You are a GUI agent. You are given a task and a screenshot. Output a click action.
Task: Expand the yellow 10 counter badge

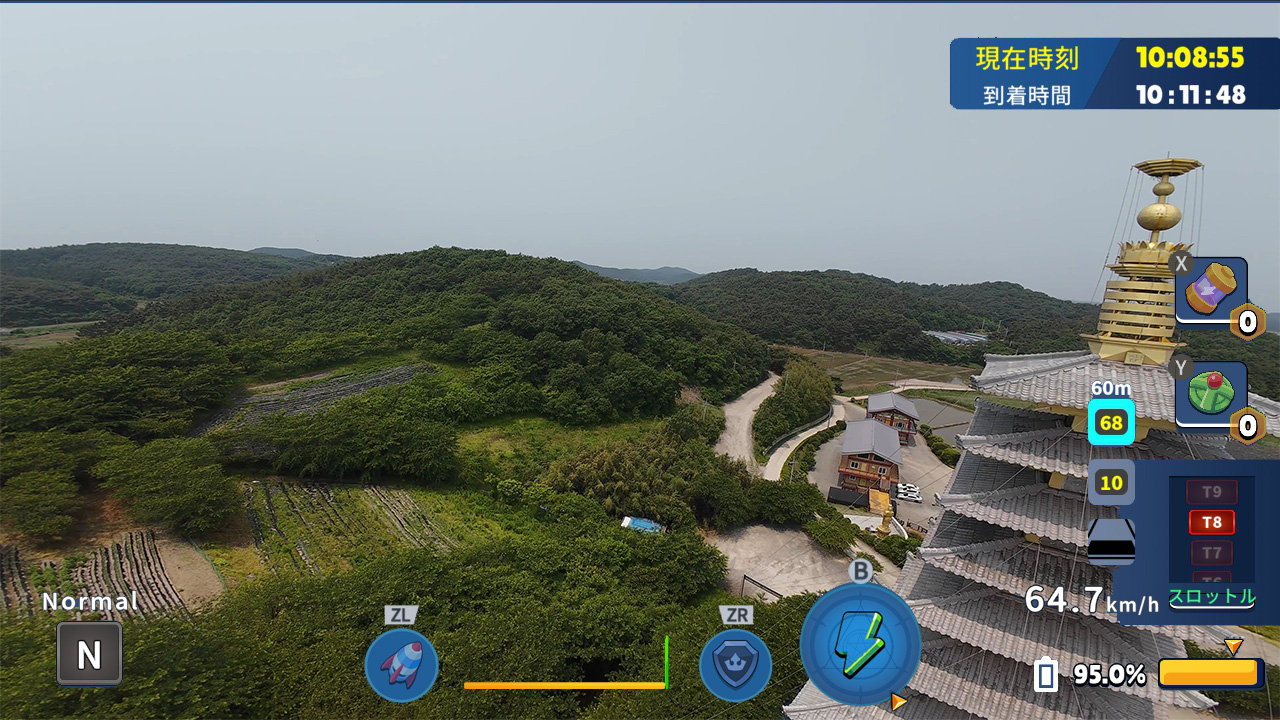click(x=1111, y=483)
